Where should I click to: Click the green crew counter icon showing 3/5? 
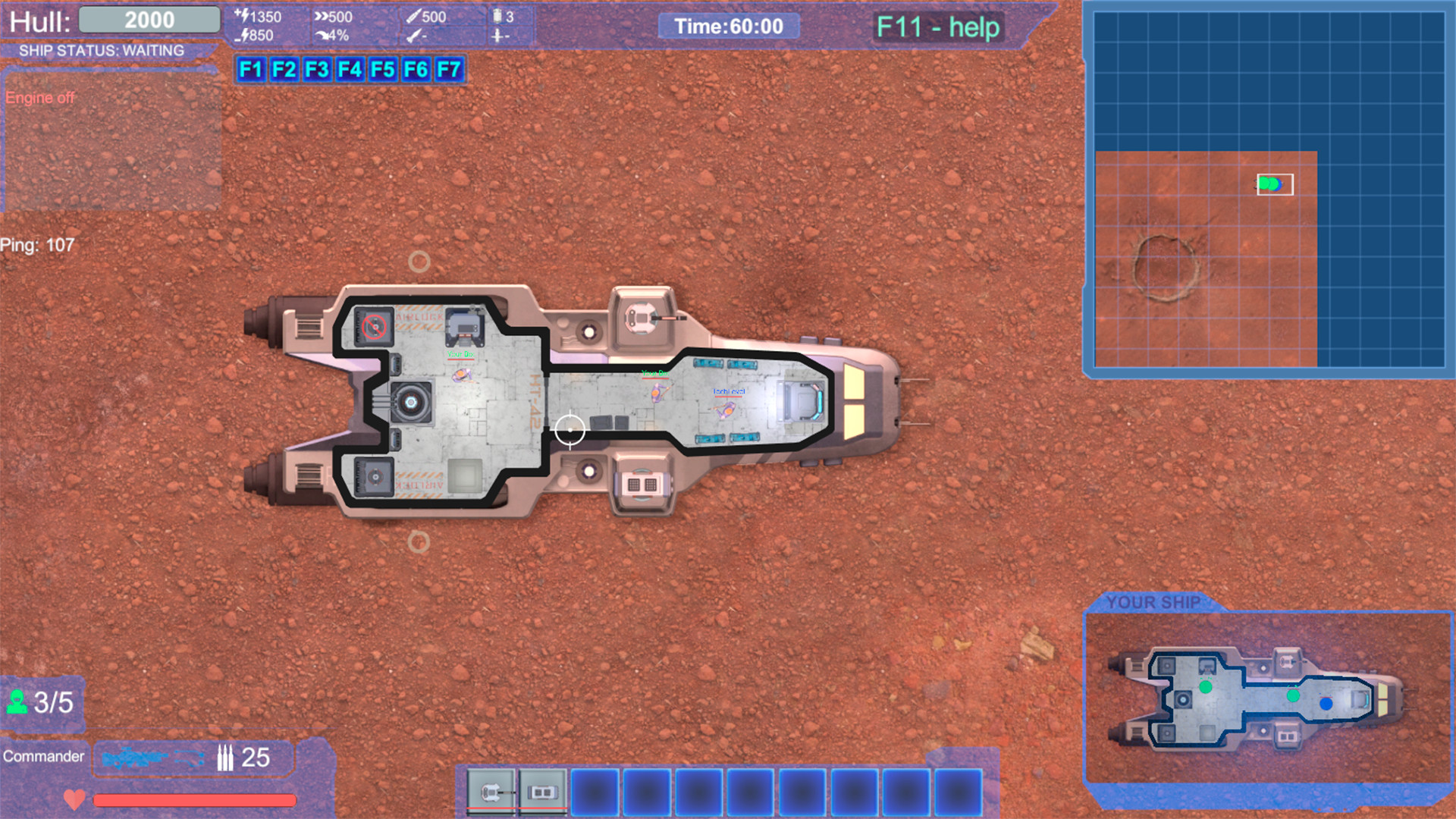[18, 702]
